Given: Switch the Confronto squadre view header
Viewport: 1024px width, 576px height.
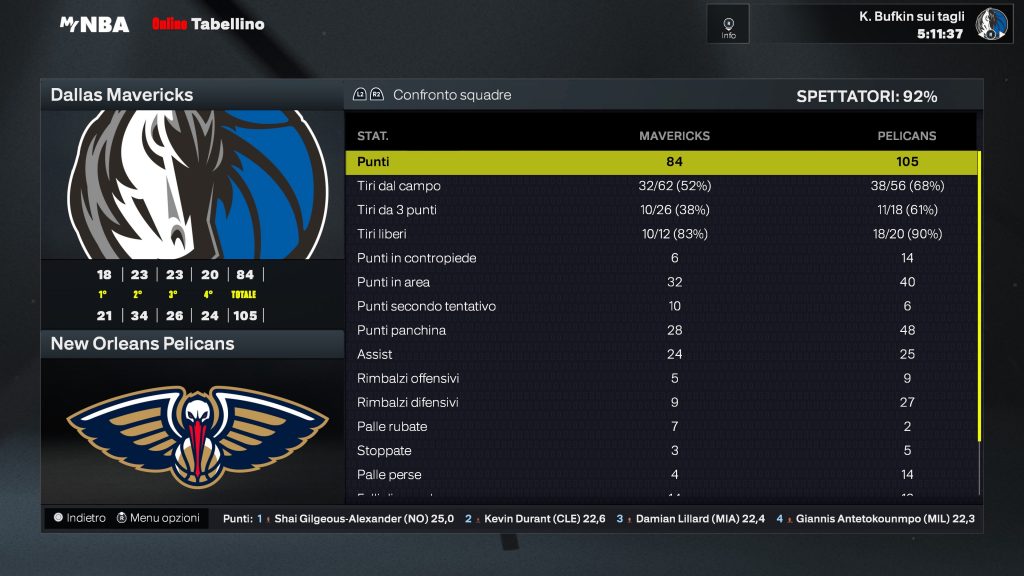Looking at the screenshot, I should pos(451,95).
